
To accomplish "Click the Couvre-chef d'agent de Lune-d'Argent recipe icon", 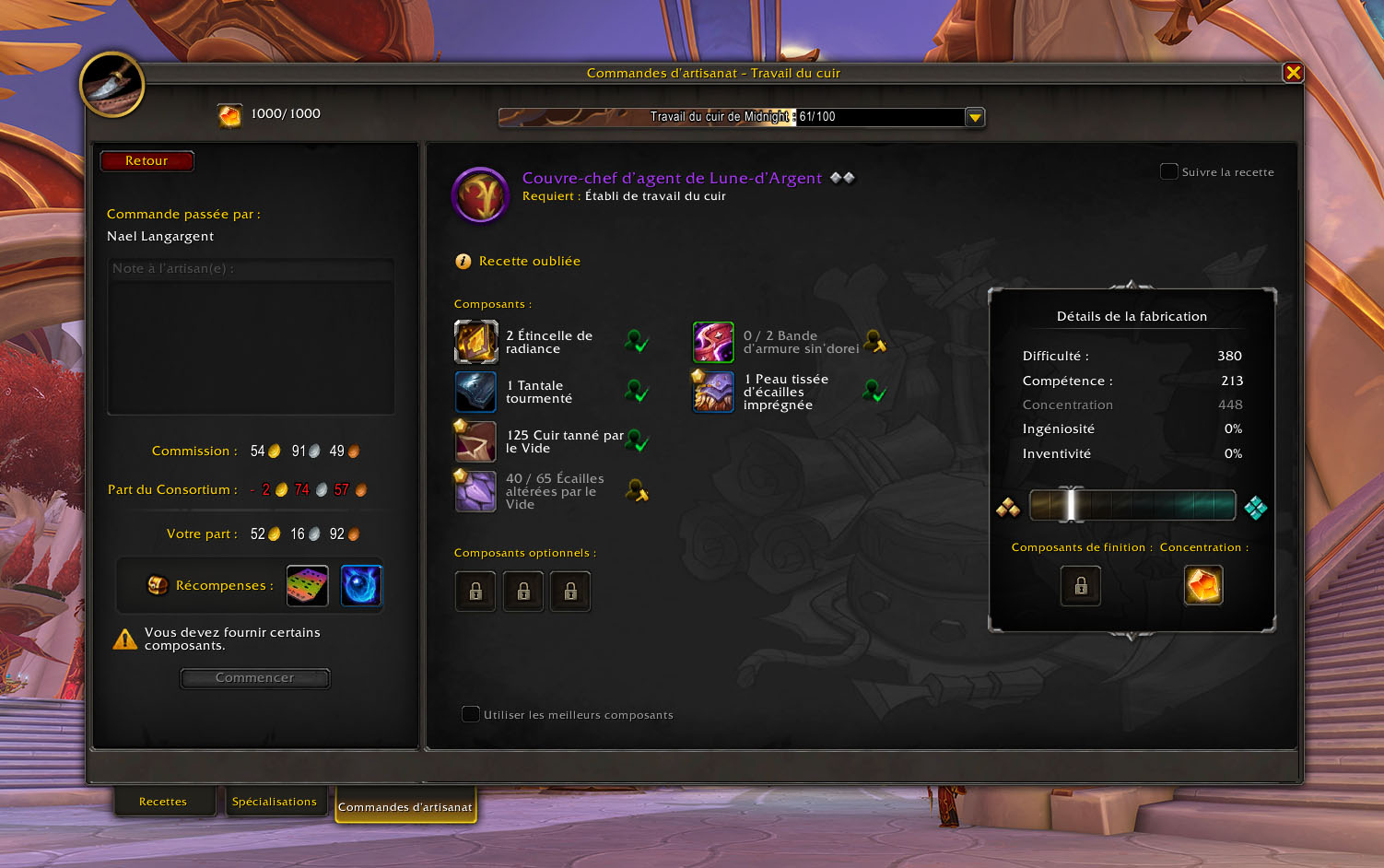I will coord(481,195).
